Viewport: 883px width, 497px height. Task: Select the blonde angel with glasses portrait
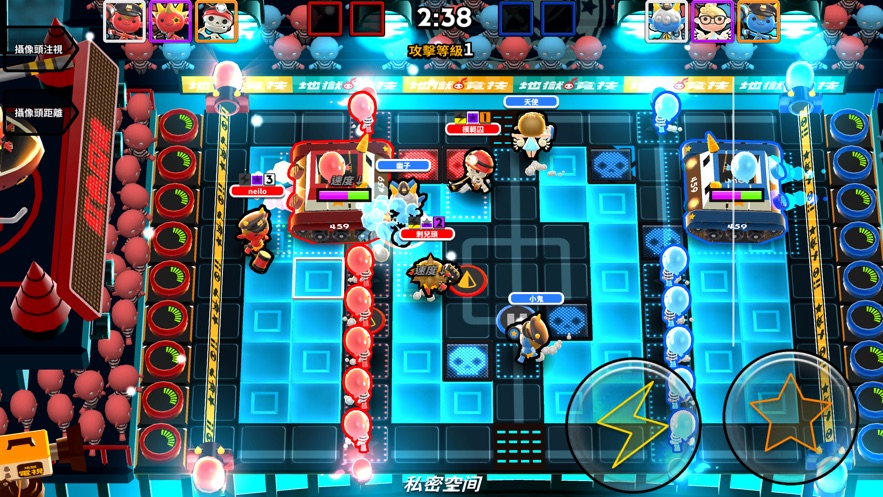[x=711, y=20]
